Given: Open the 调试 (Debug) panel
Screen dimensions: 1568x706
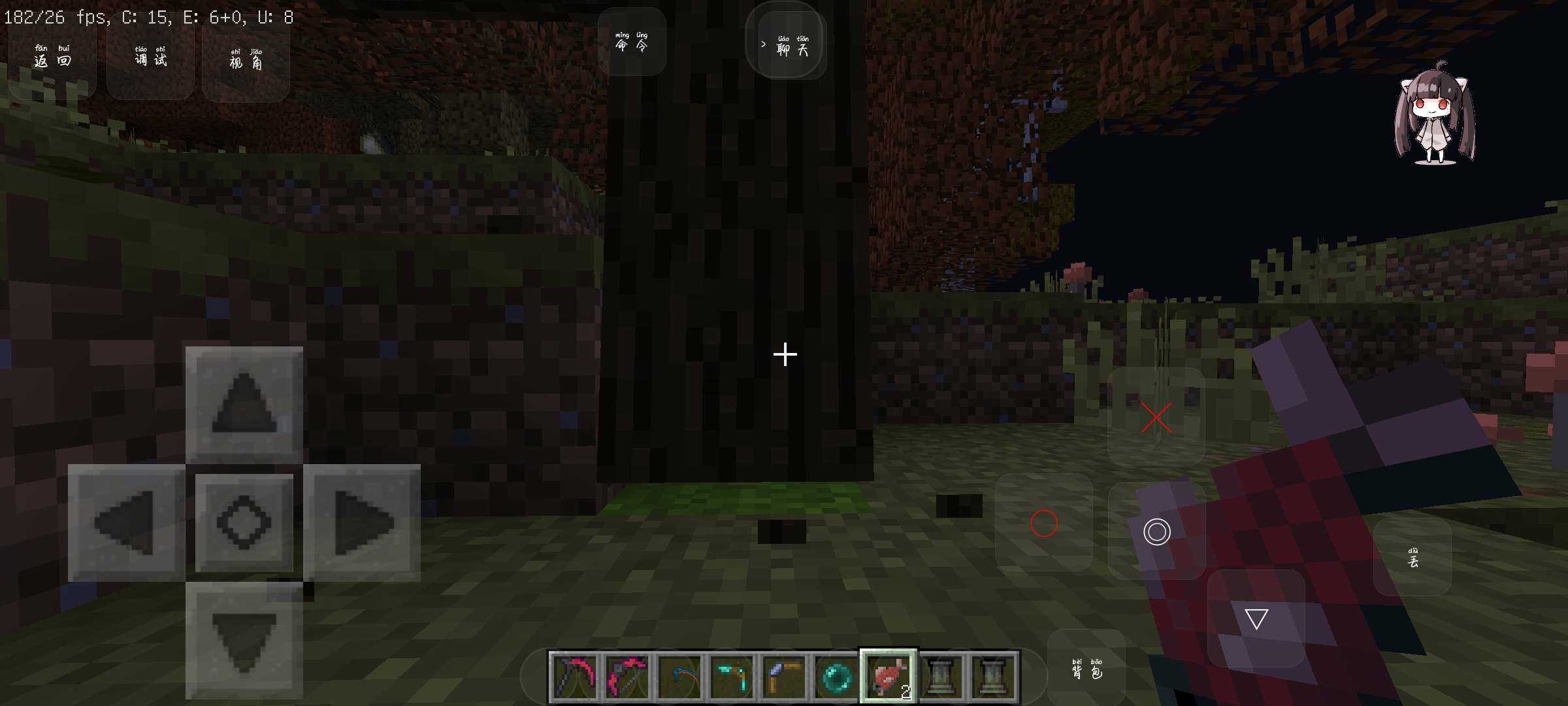Looking at the screenshot, I should (150, 57).
